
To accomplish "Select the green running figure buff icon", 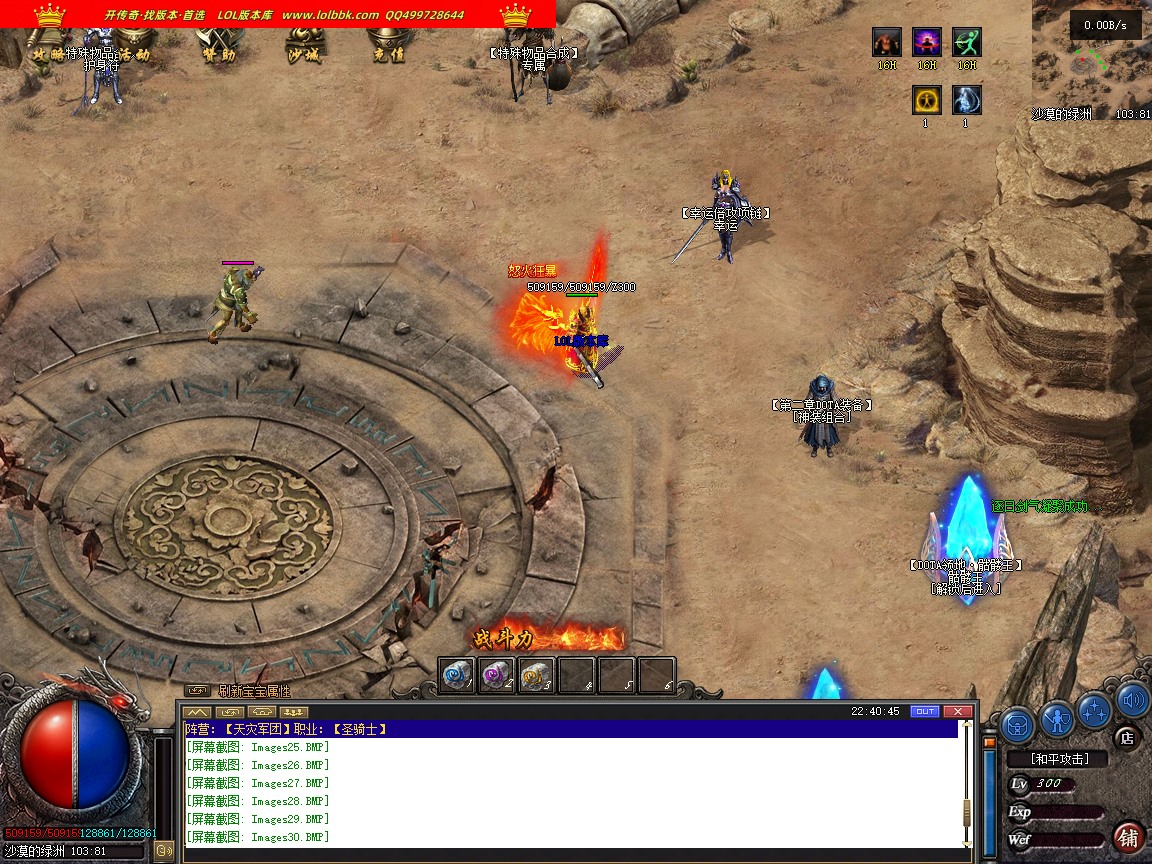I will click(x=966, y=42).
